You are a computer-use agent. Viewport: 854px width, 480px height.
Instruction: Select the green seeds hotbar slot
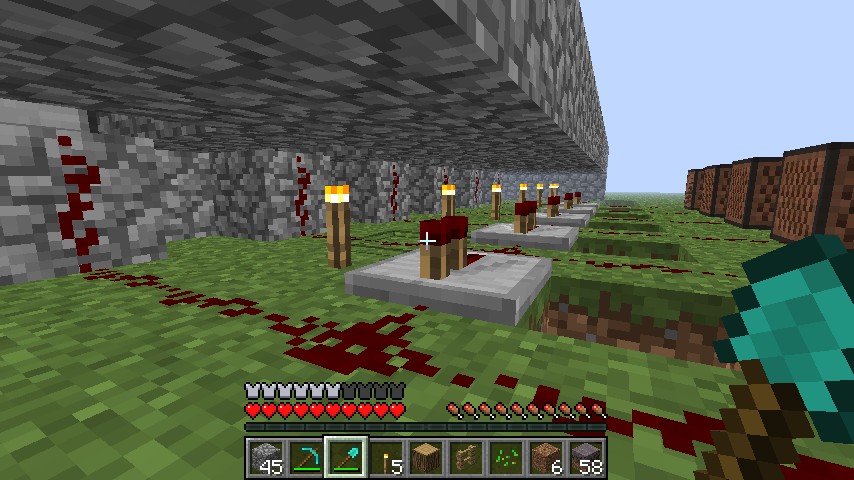[x=506, y=458]
